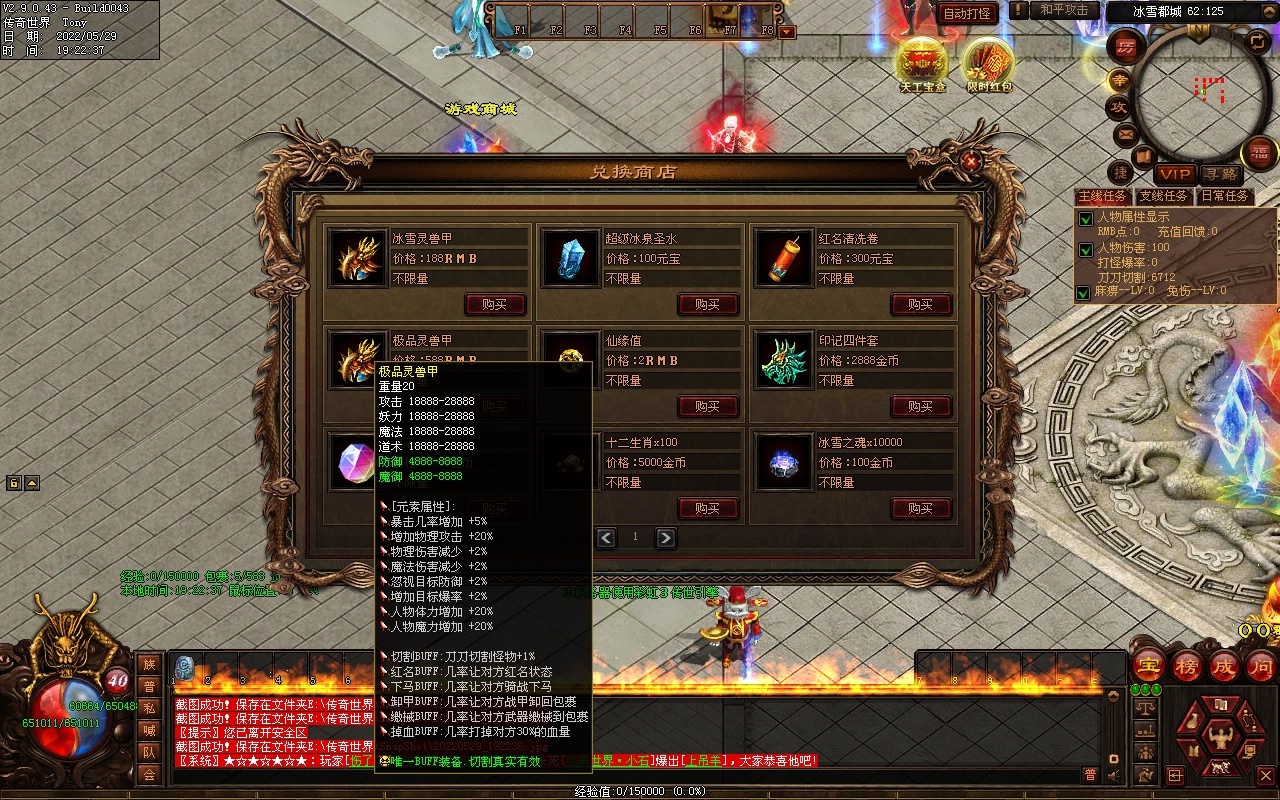Open the VIP panel
The image size is (1280, 800).
click(1176, 174)
